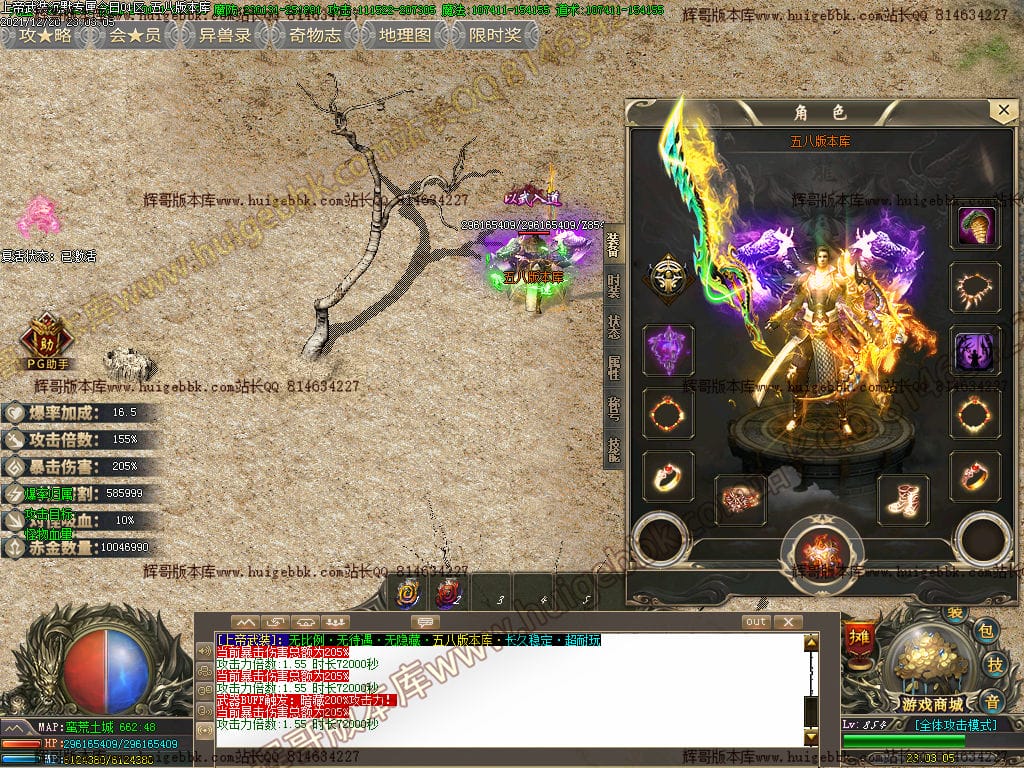Screen dimensions: 1024x768
Task: Switch to the 属性 attributes tab
Action: point(613,369)
